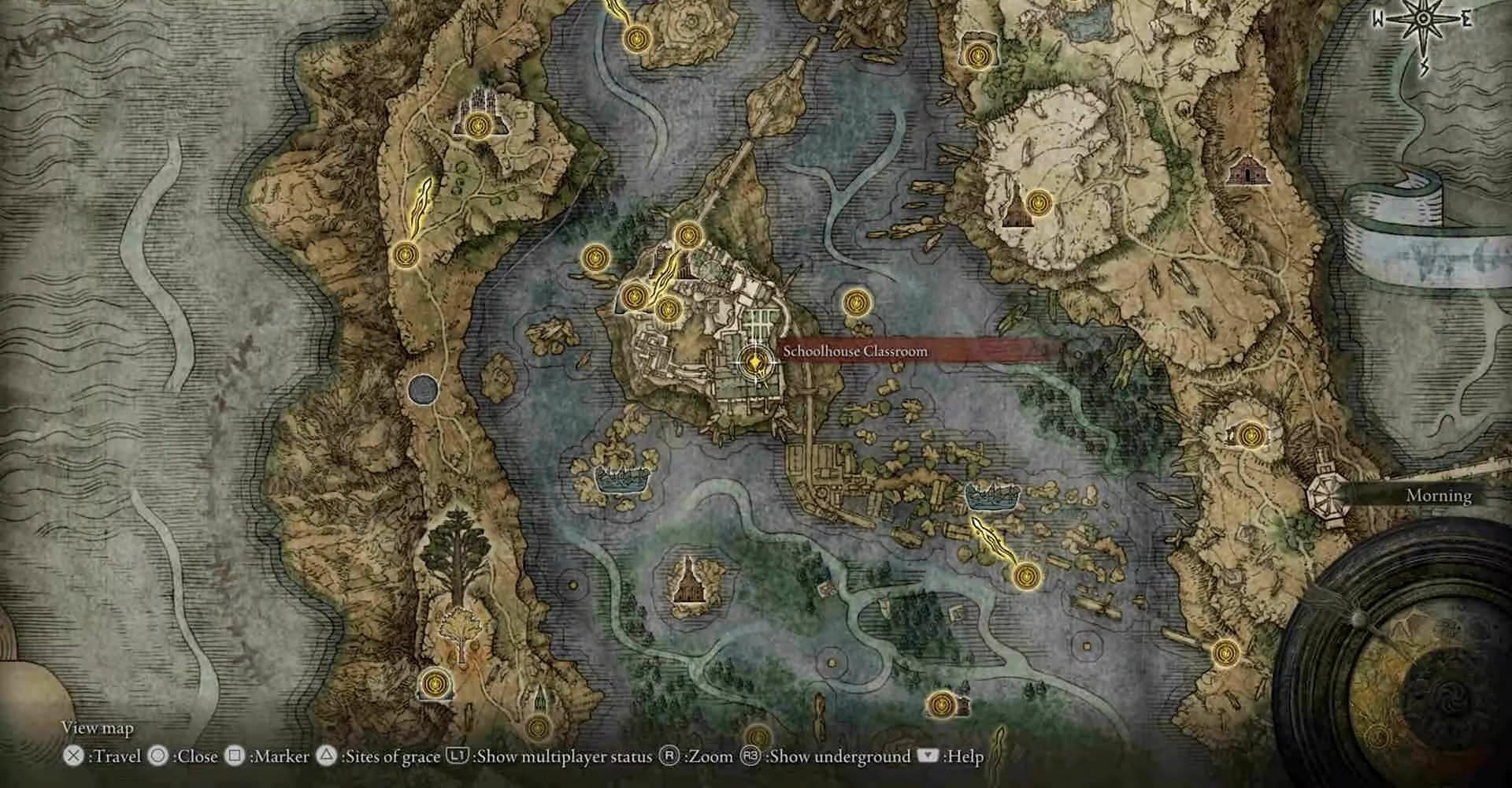
Task: Select the grey circular marker on the western road
Action: (423, 388)
